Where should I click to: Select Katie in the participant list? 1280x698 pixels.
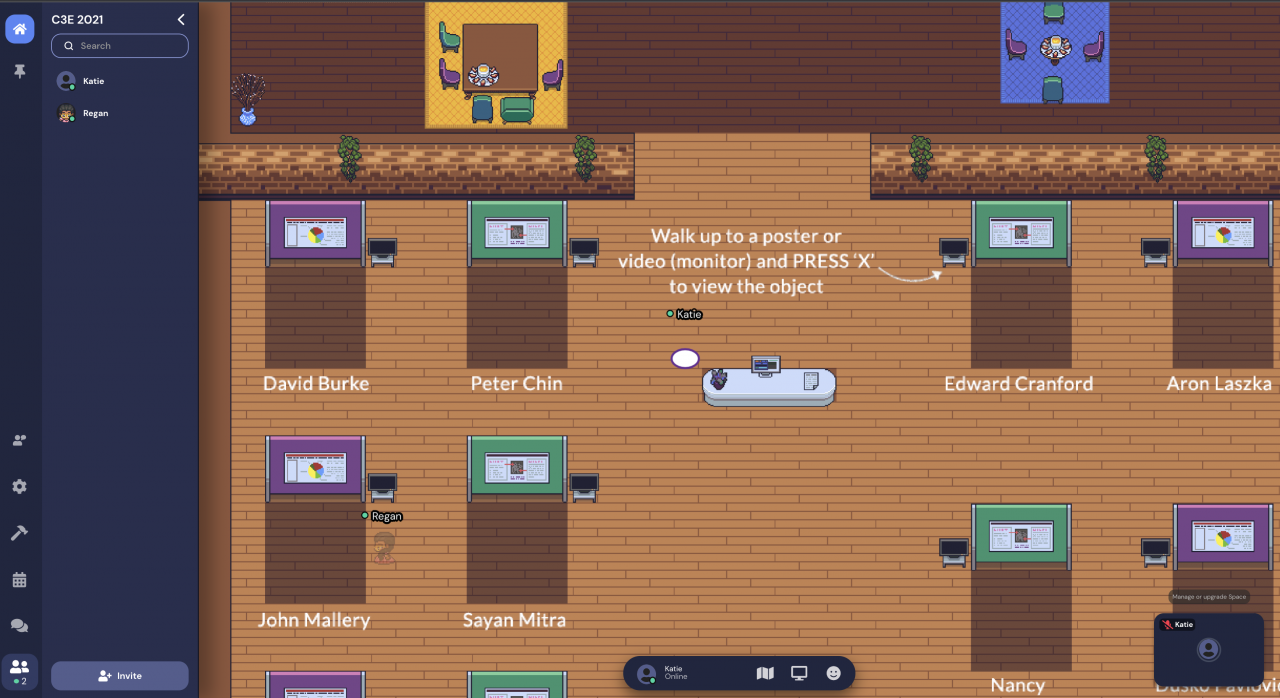[x=93, y=81]
